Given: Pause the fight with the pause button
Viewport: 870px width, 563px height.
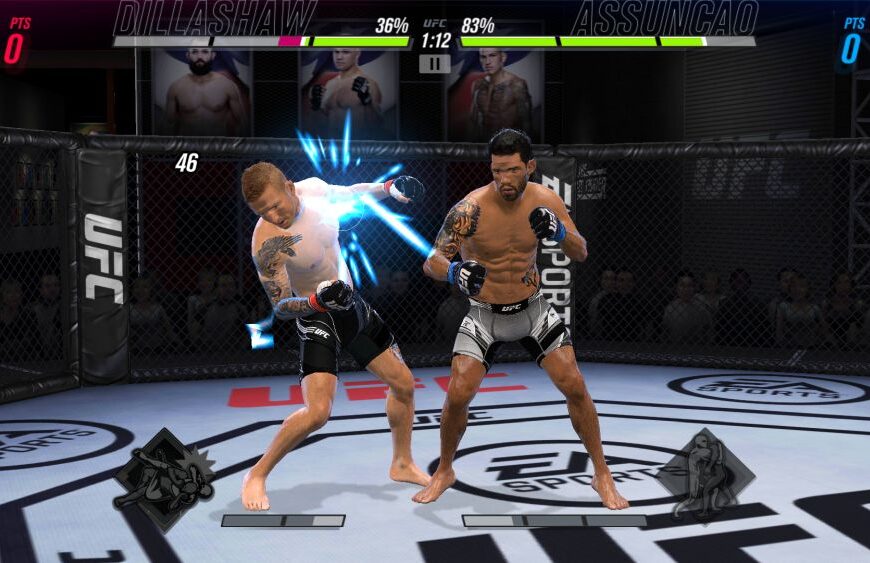Looking at the screenshot, I should point(434,63).
